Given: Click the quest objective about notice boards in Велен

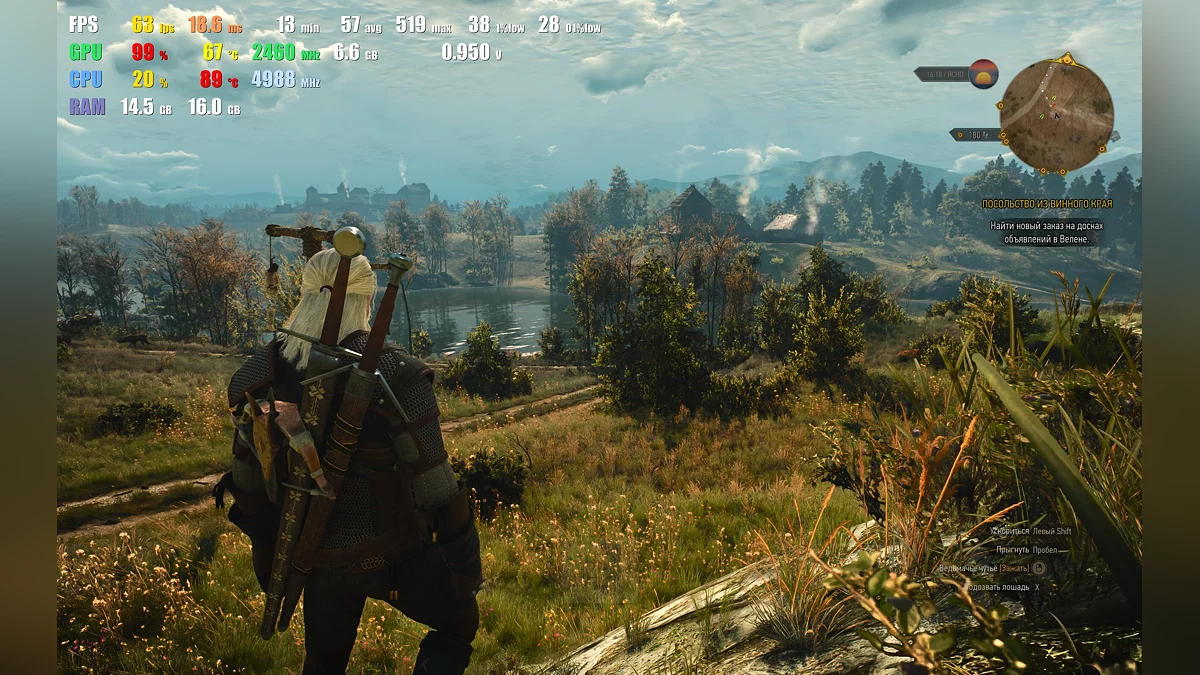Looking at the screenshot, I should (1046, 232).
